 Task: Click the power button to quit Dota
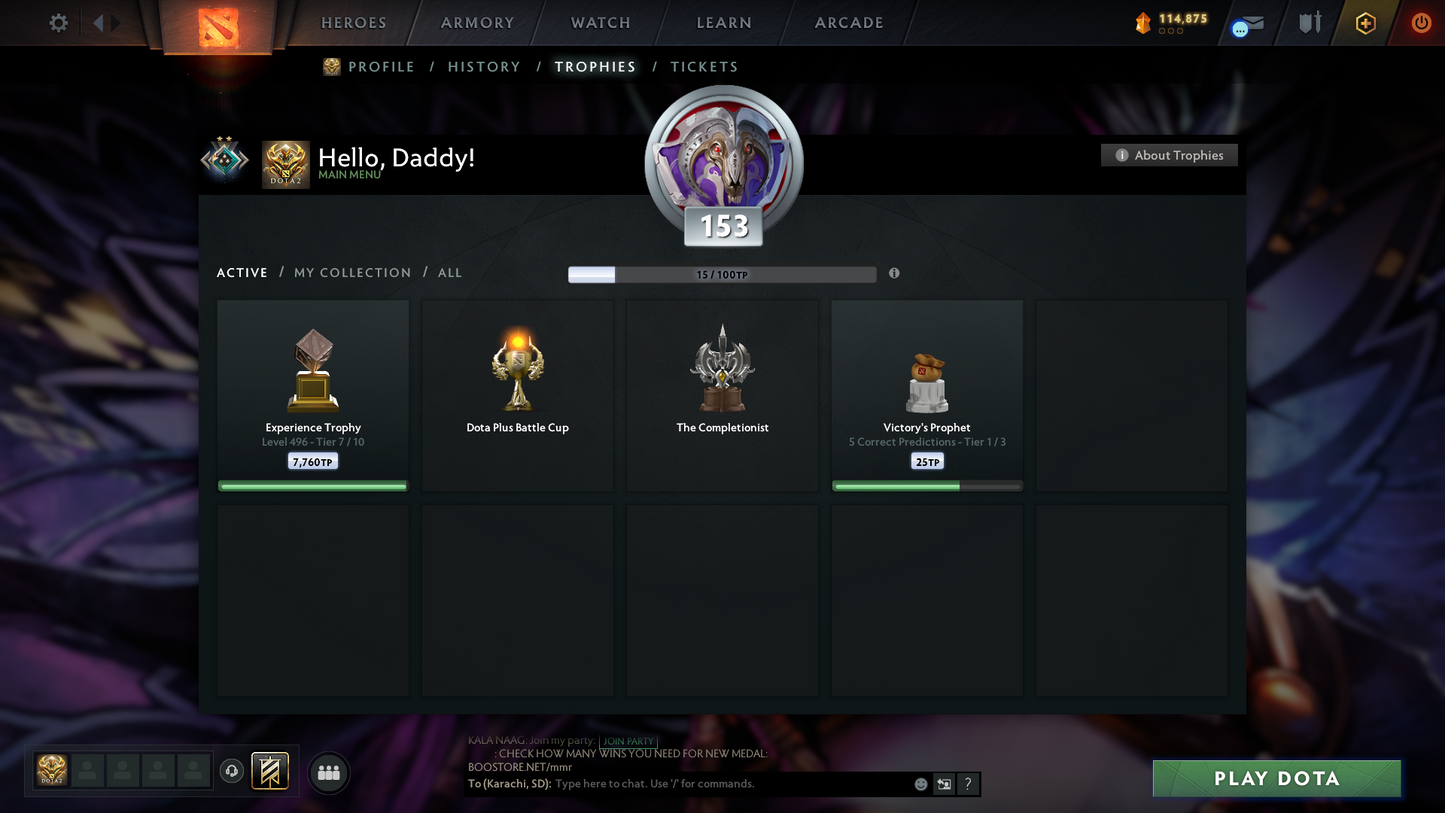pyautogui.click(x=1421, y=22)
